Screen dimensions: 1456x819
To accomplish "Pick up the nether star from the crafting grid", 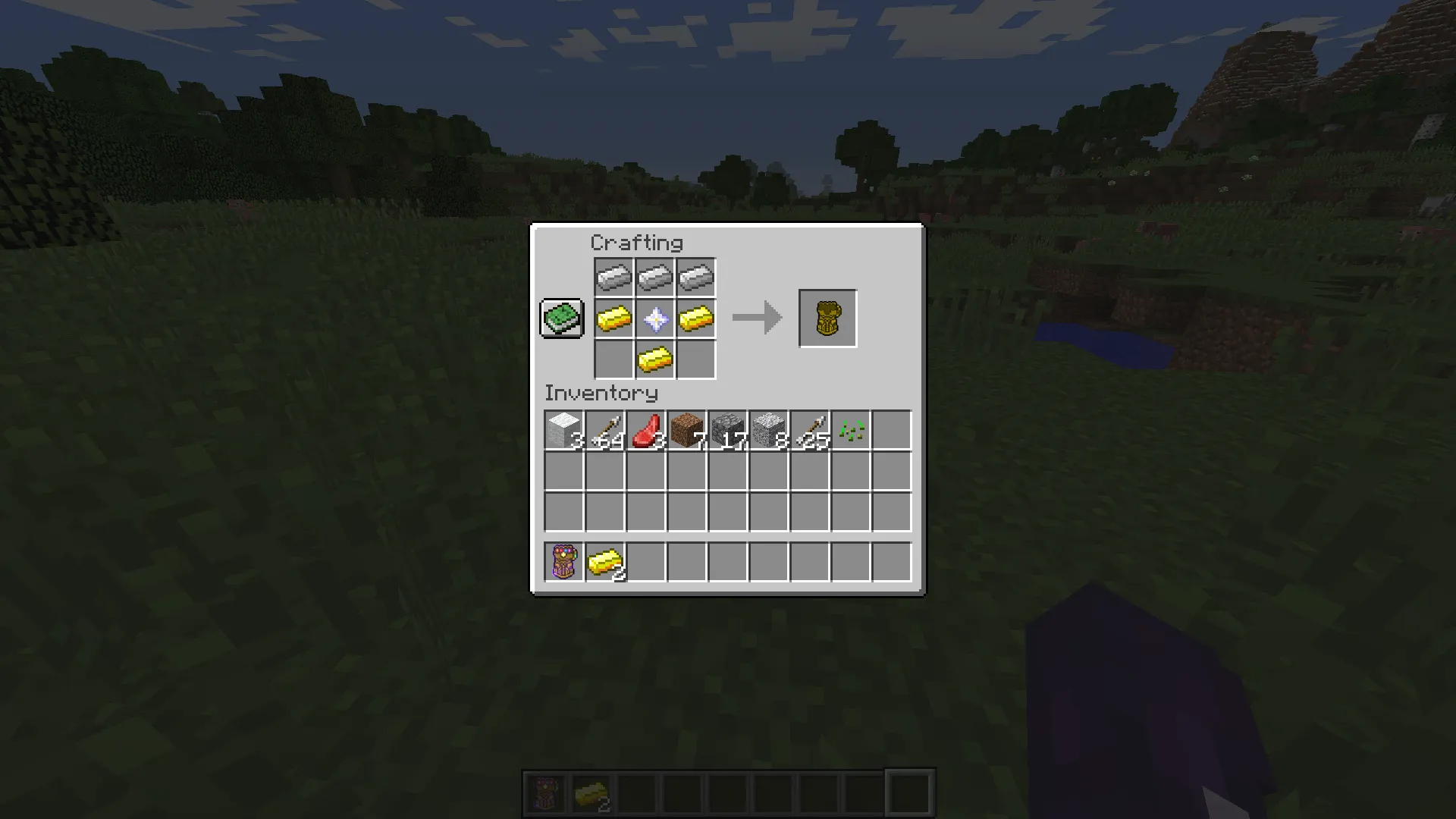I will click(x=655, y=318).
